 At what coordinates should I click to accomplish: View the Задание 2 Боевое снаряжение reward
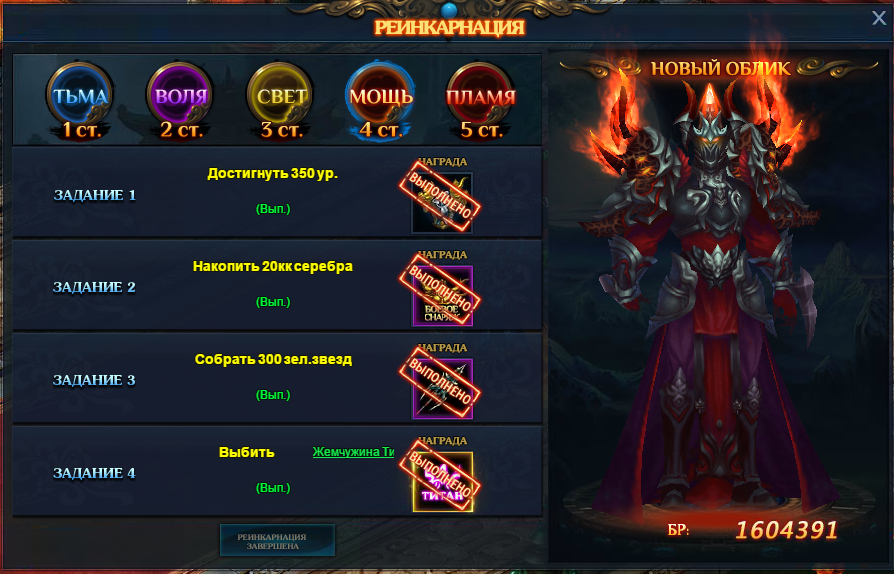(x=442, y=295)
